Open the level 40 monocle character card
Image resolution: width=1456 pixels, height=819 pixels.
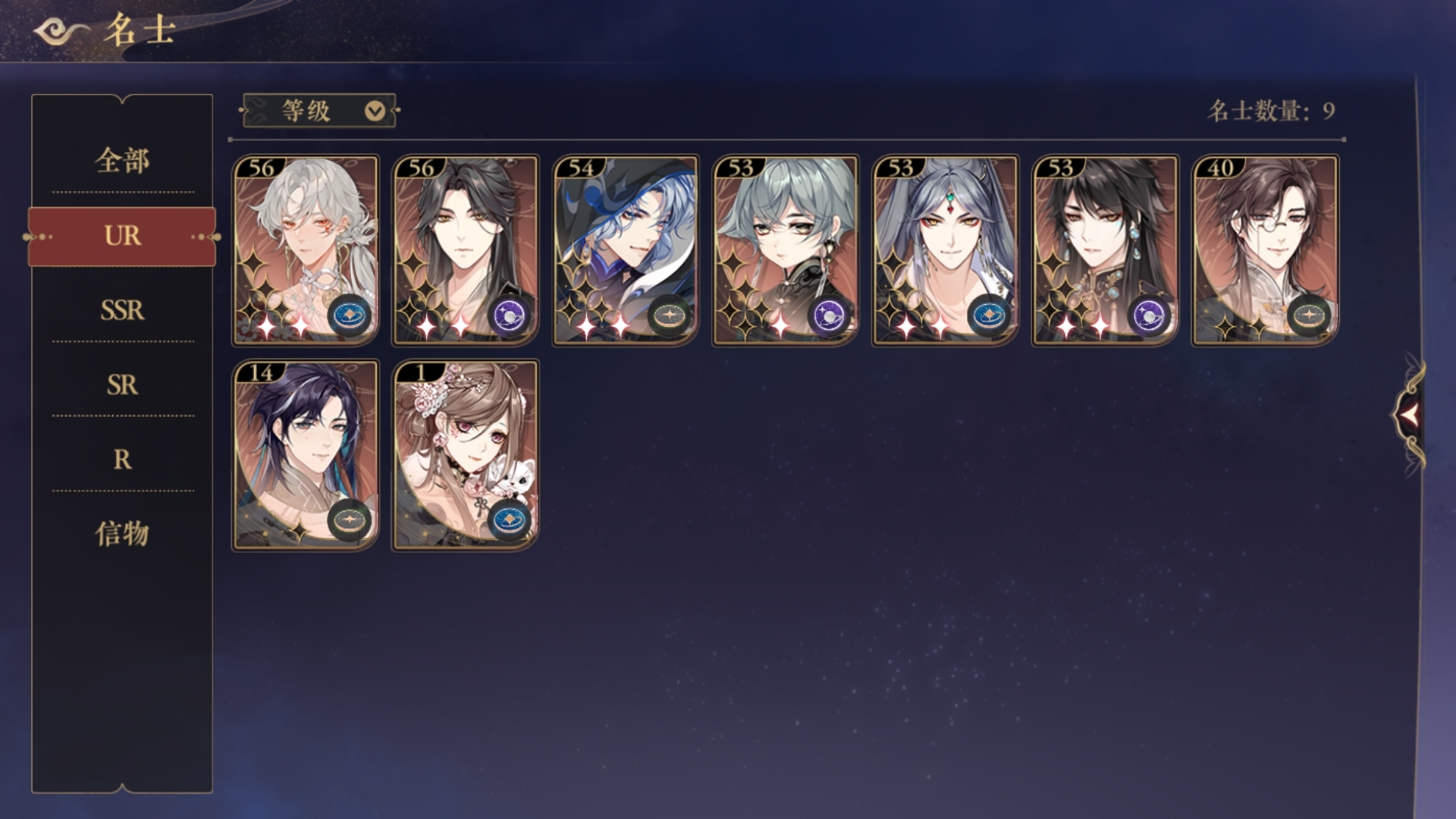point(1265,250)
